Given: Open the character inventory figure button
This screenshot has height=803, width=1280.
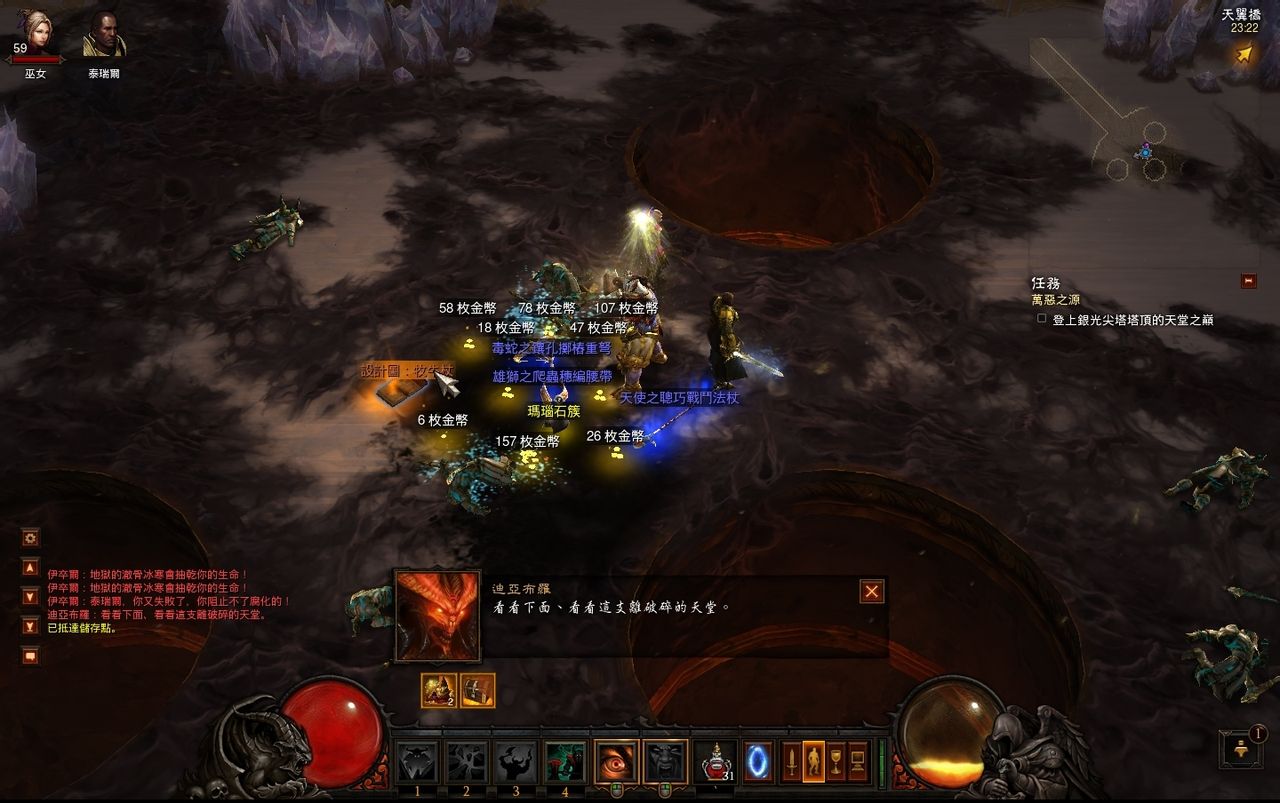Looking at the screenshot, I should point(814,762).
